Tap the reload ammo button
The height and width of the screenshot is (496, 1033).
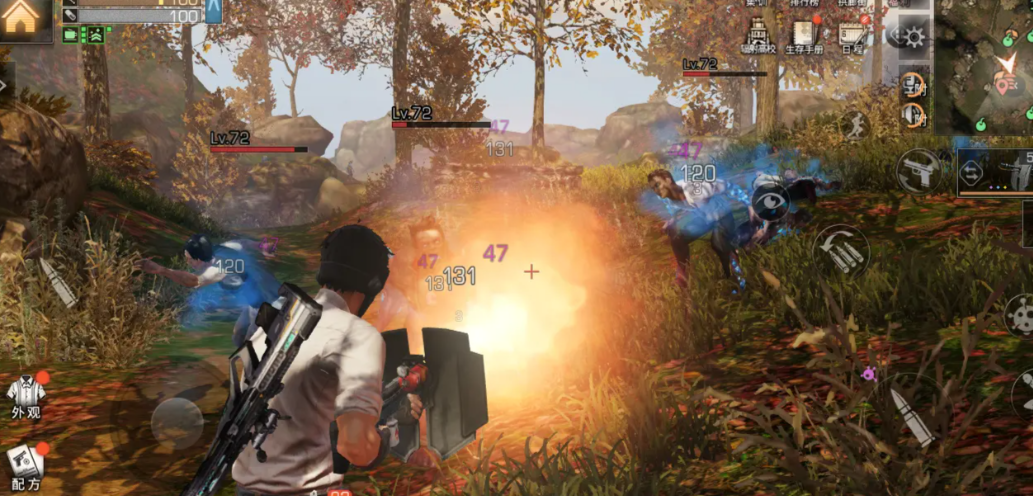pyautogui.click(x=840, y=249)
